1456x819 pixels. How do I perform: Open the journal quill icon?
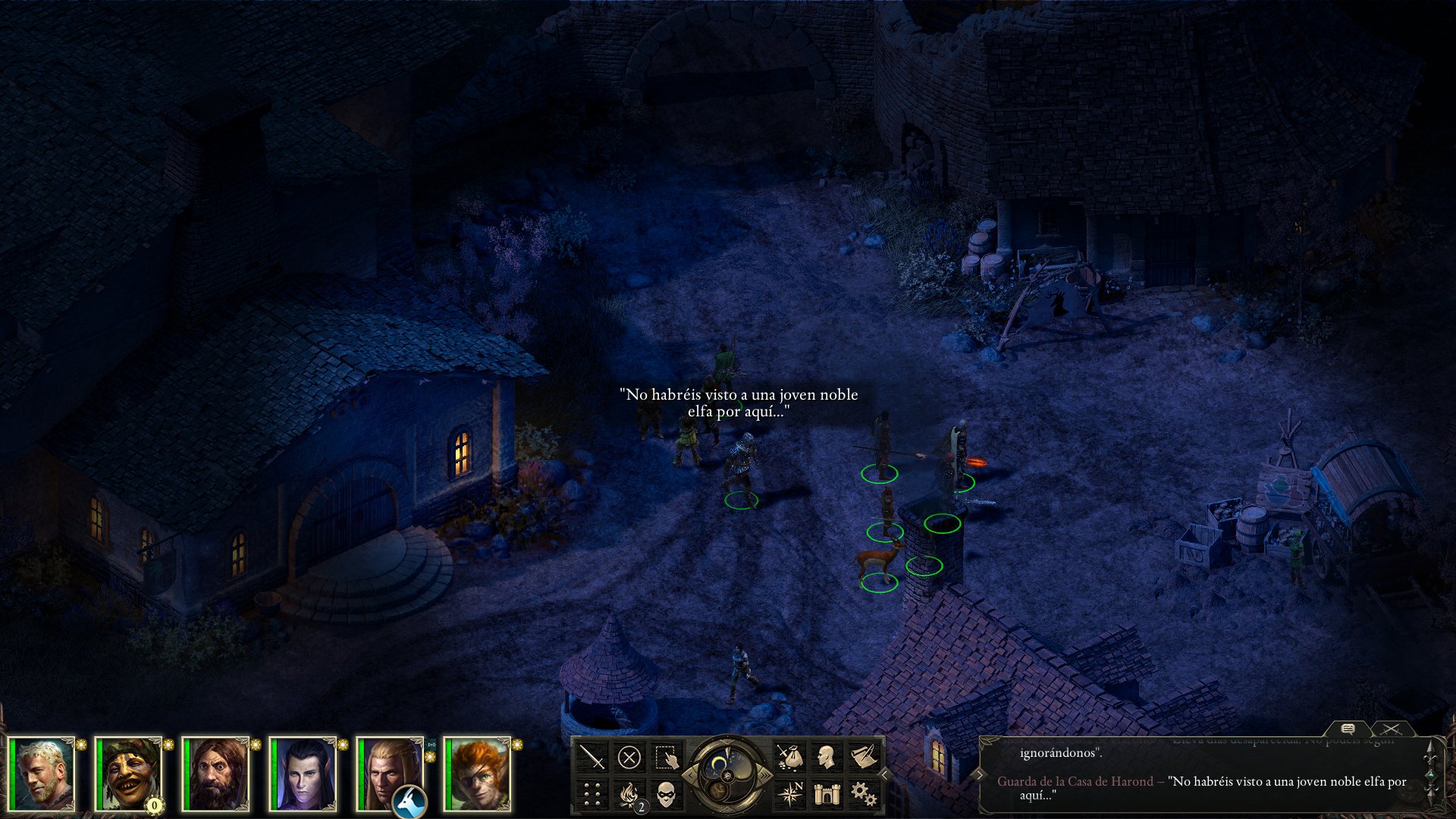pos(864,755)
